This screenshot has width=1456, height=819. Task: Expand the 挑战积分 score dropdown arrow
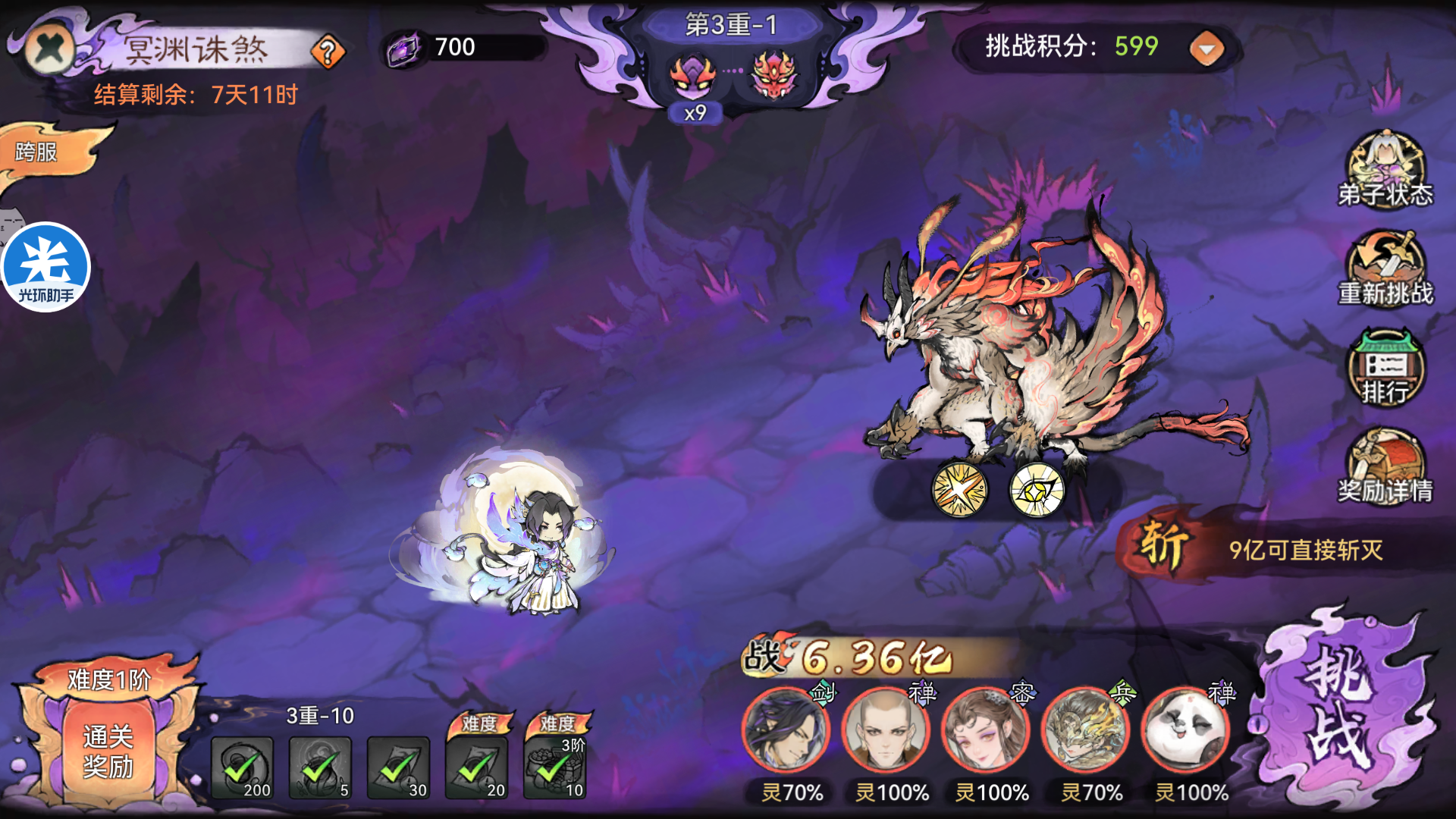(x=1205, y=48)
